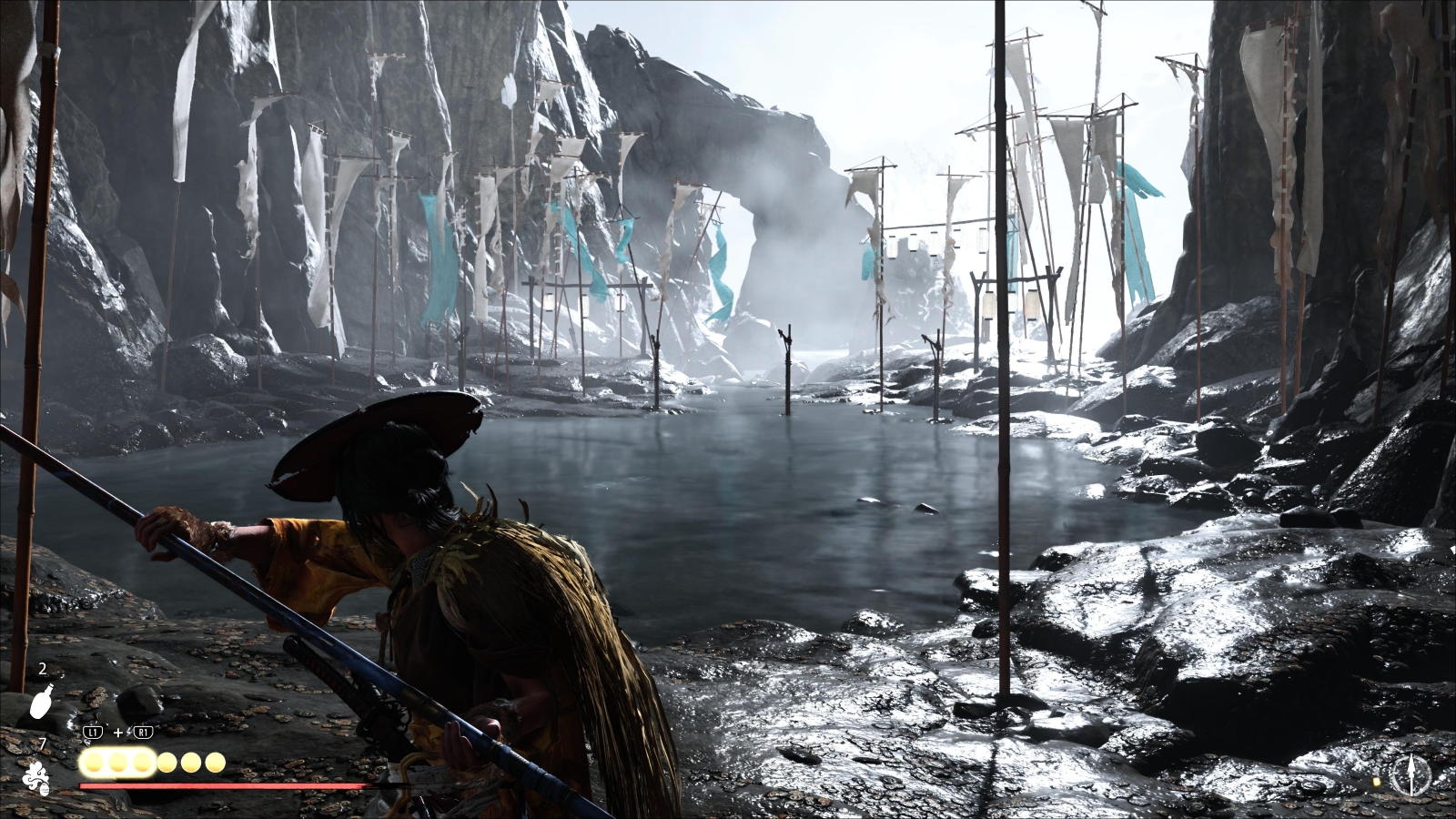Click the compass direction indicator
The height and width of the screenshot is (819, 1456).
click(1411, 774)
